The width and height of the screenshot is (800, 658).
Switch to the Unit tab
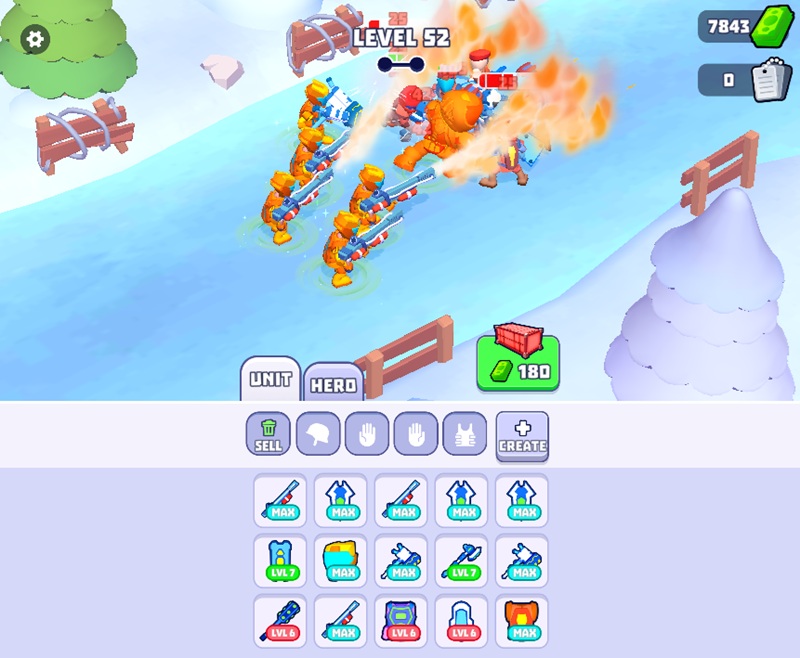pyautogui.click(x=270, y=379)
